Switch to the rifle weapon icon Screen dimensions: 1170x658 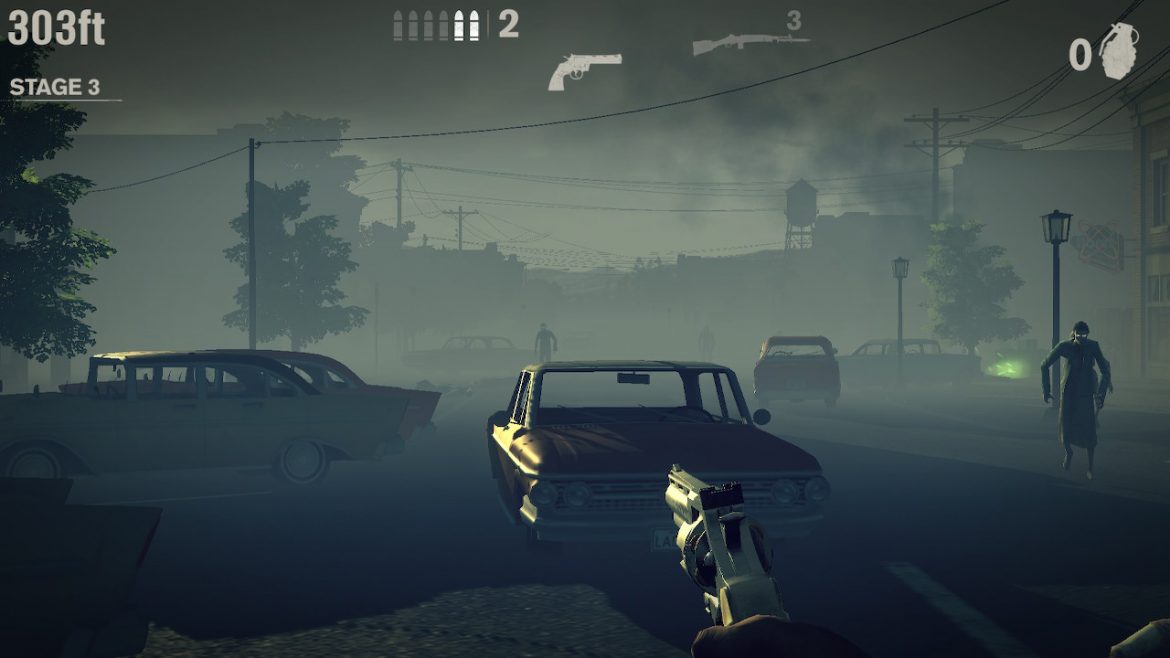tap(749, 44)
